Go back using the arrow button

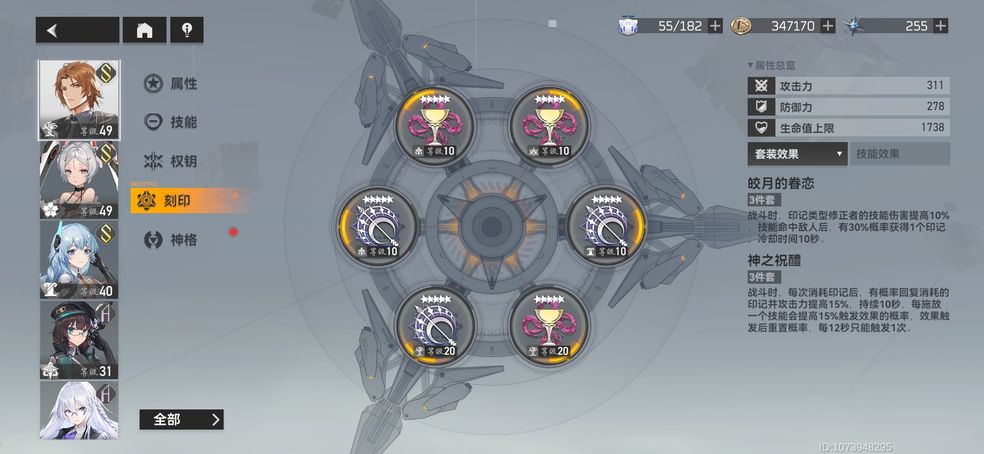(x=77, y=30)
